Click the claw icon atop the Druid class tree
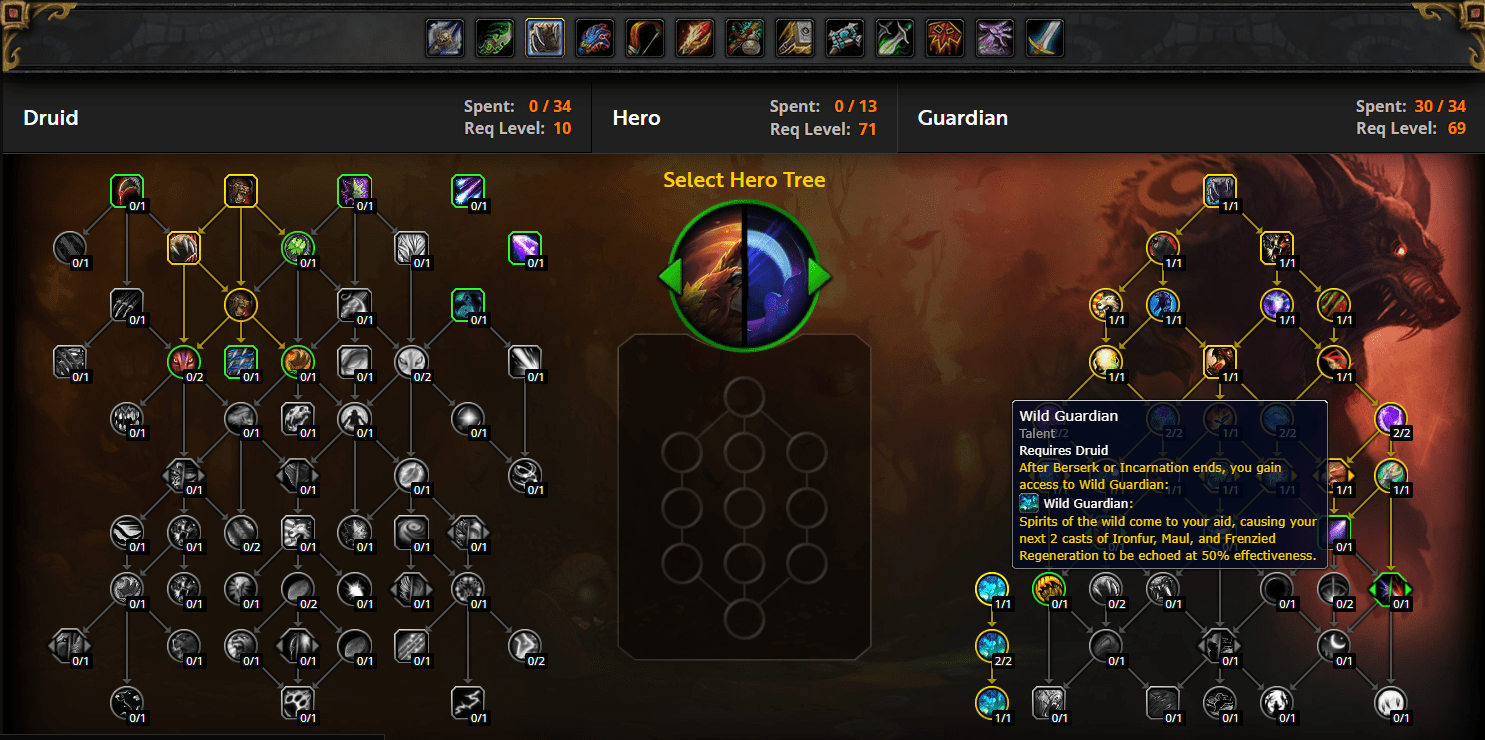Image resolution: width=1485 pixels, height=740 pixels. 127,190
